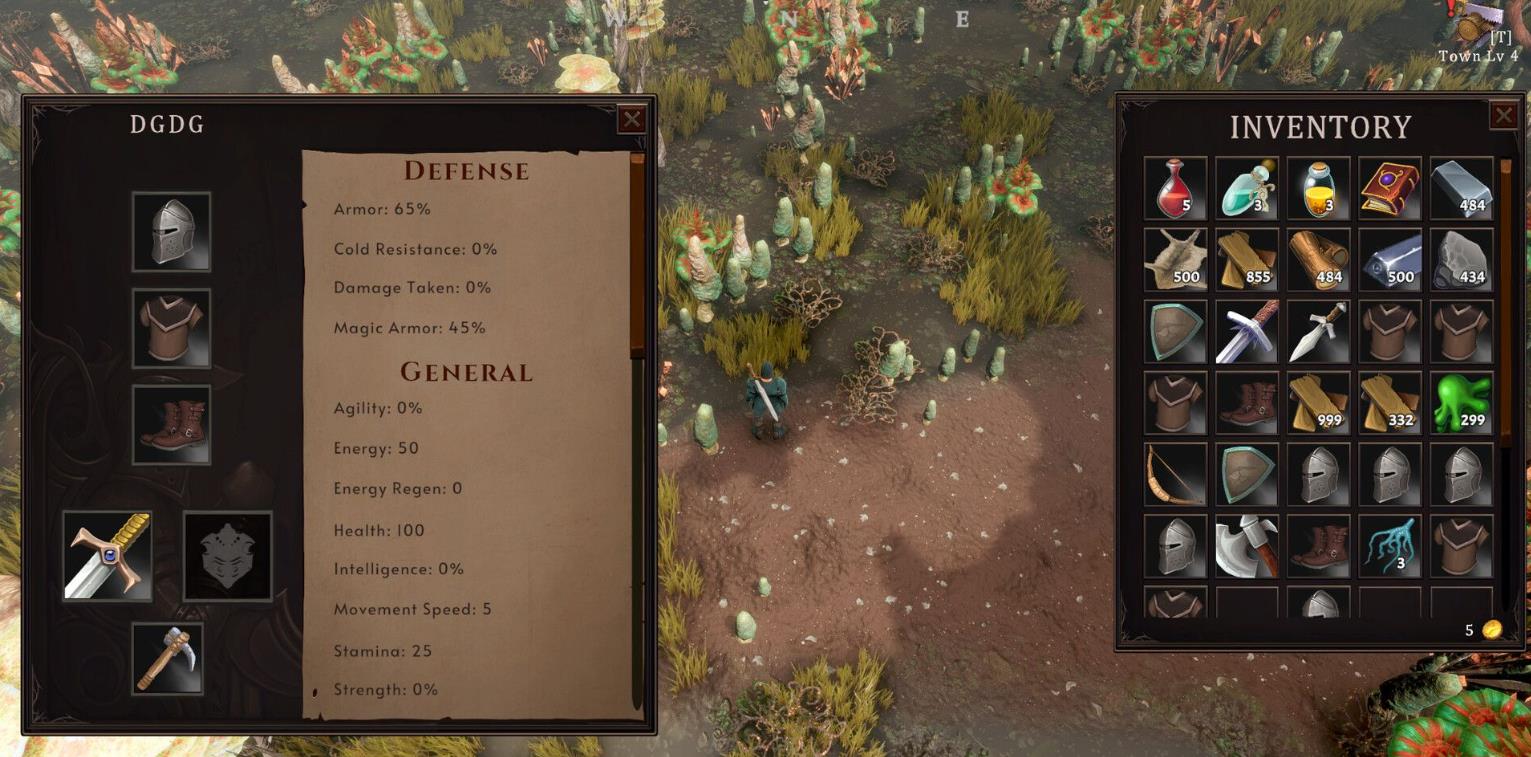Select the teal shield item
The width and height of the screenshot is (1531, 757).
tap(1175, 330)
